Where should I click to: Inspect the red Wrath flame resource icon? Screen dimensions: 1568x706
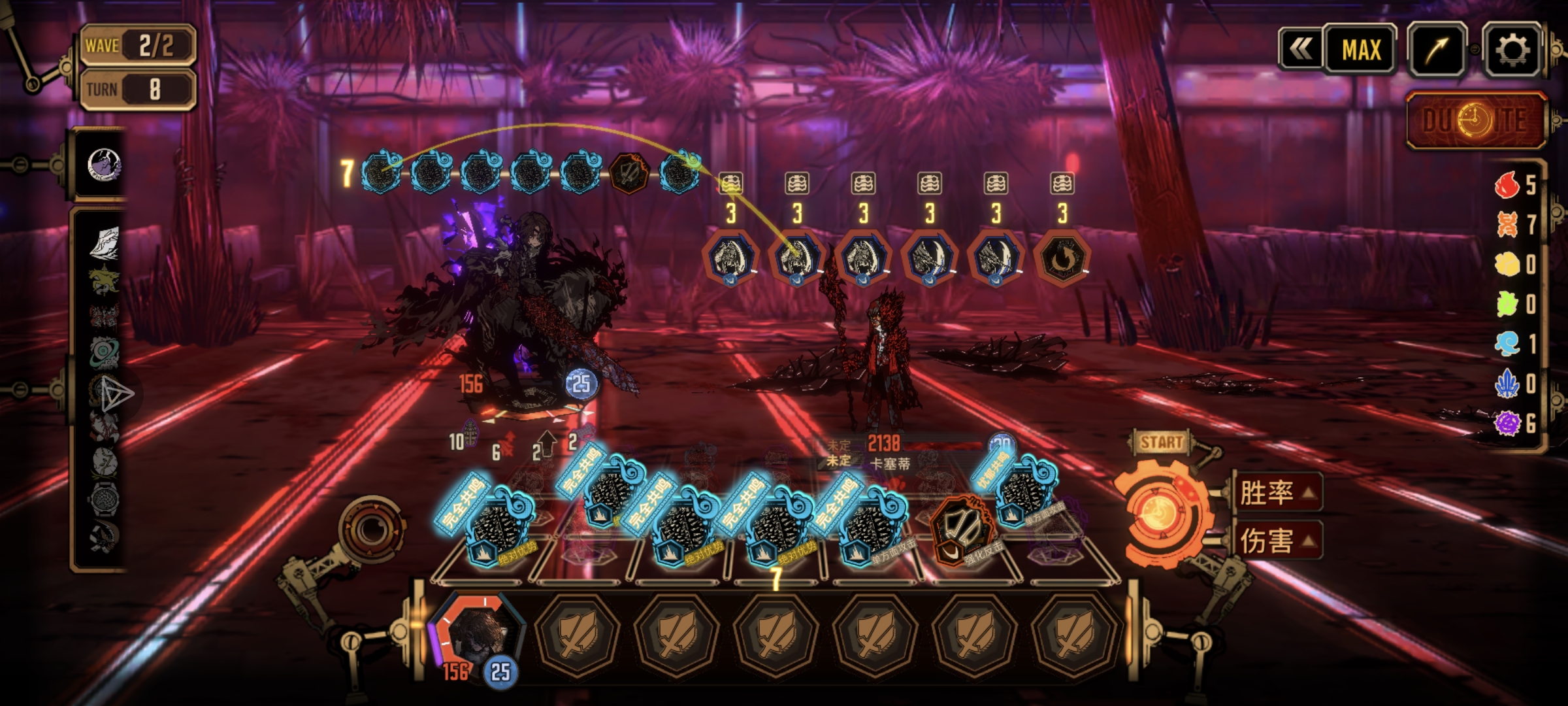(1507, 186)
